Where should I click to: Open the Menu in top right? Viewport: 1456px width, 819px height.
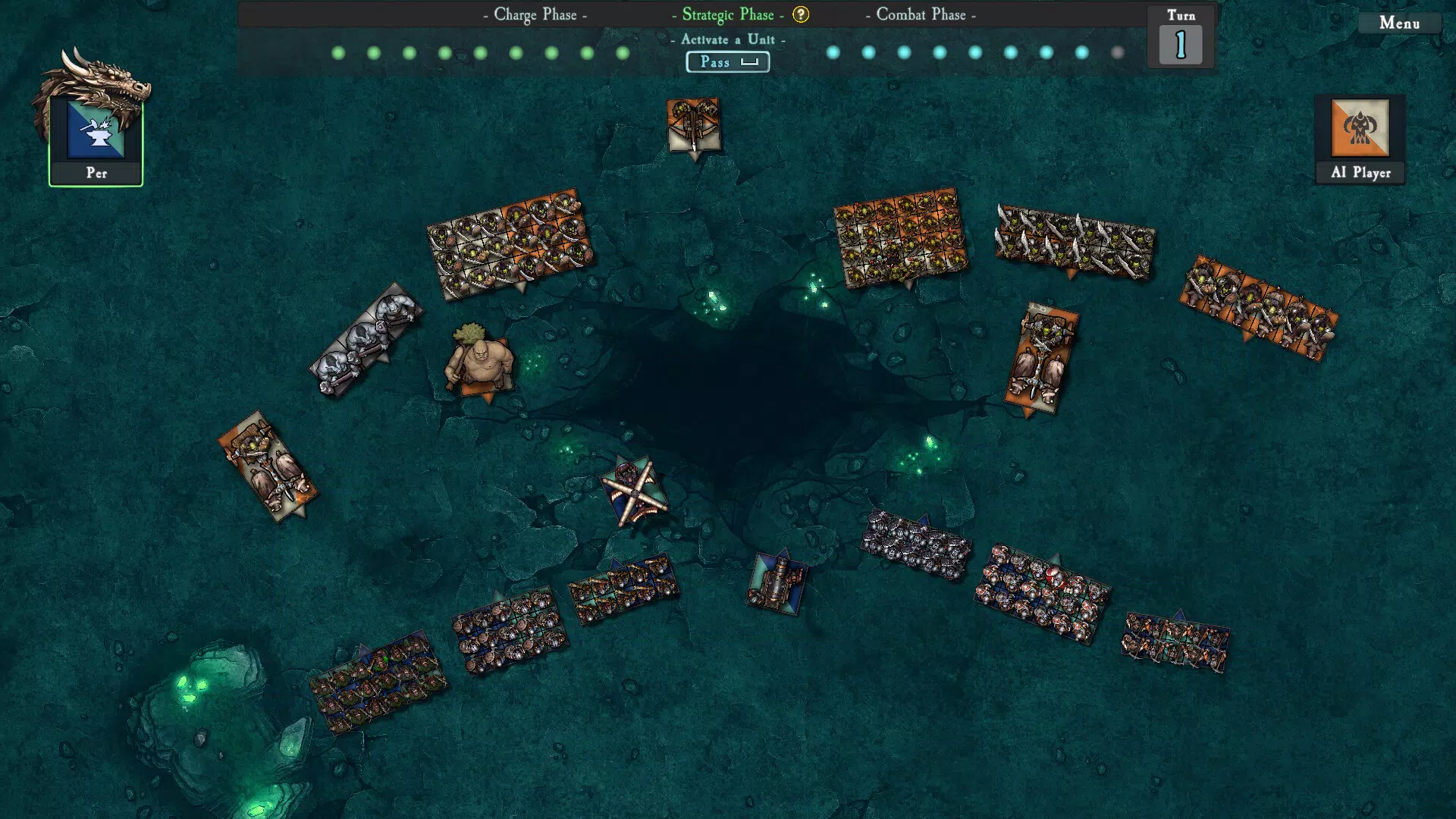click(x=1399, y=23)
